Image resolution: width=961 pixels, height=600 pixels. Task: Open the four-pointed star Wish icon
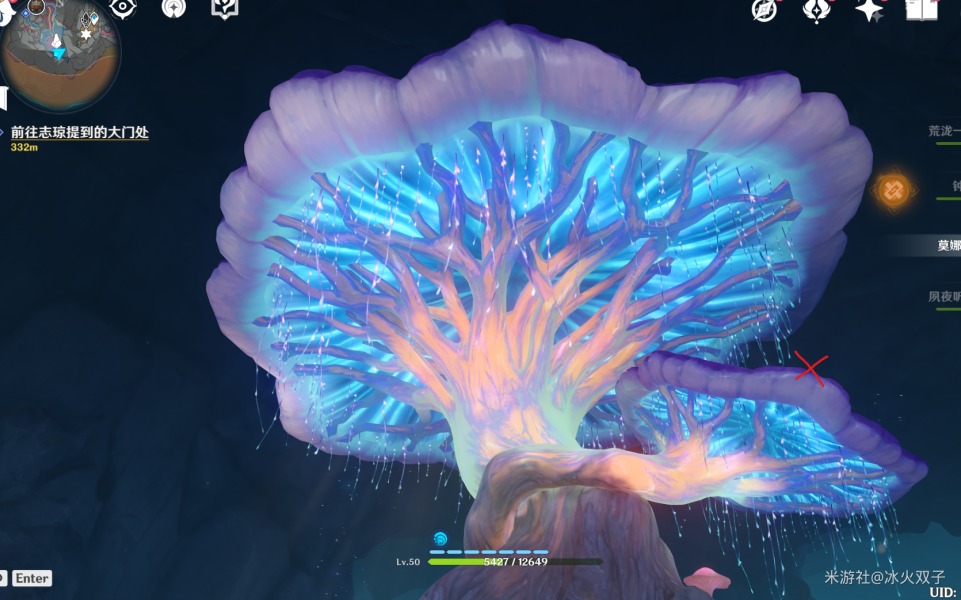(869, 9)
